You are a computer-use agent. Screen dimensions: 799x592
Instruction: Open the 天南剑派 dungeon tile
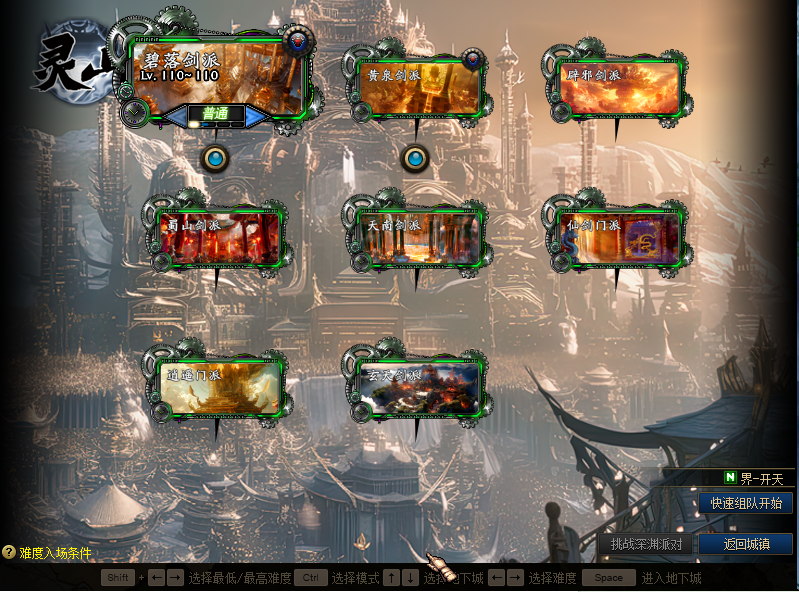point(419,239)
